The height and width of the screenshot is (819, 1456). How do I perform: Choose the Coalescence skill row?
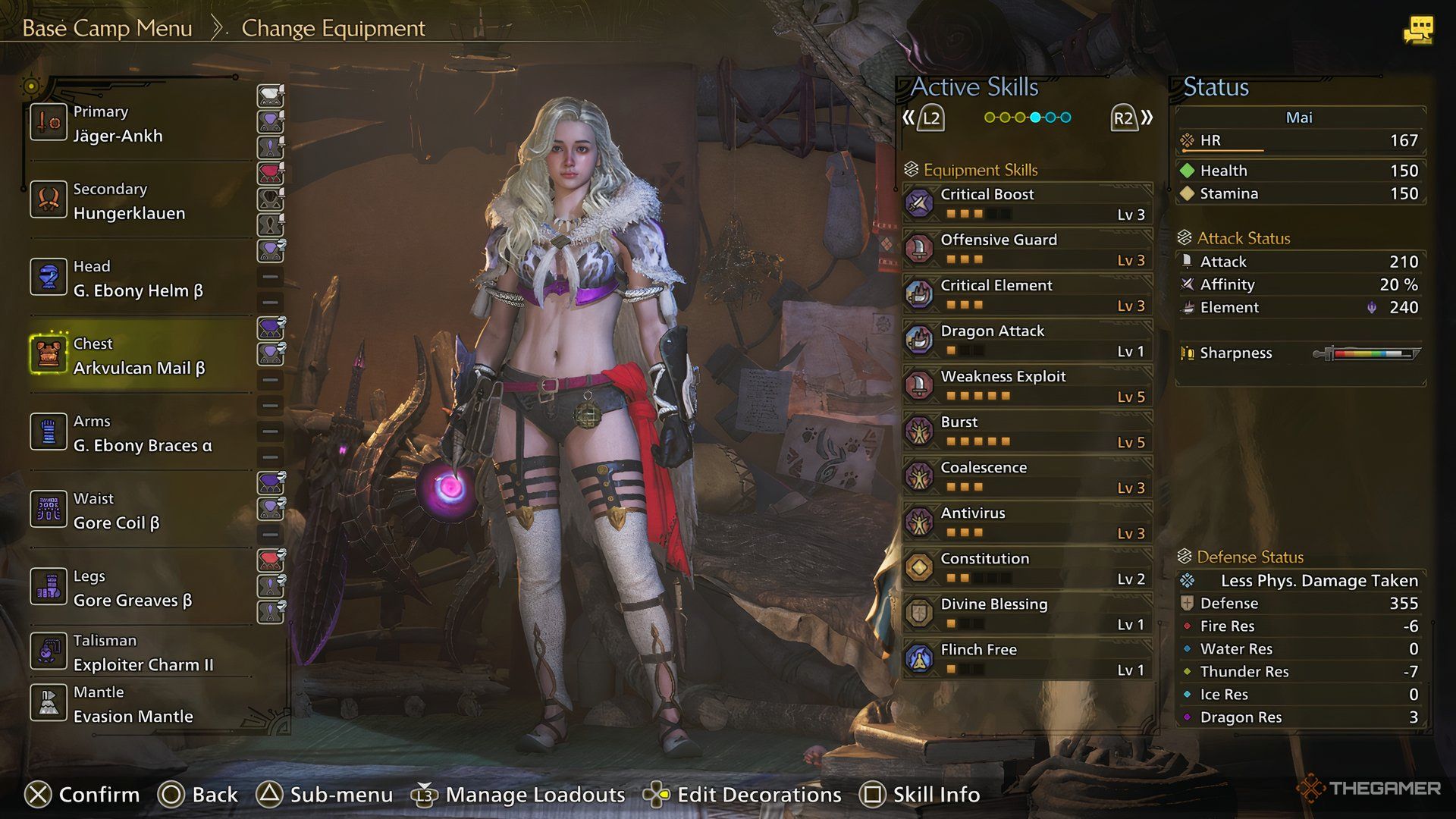click(1028, 476)
